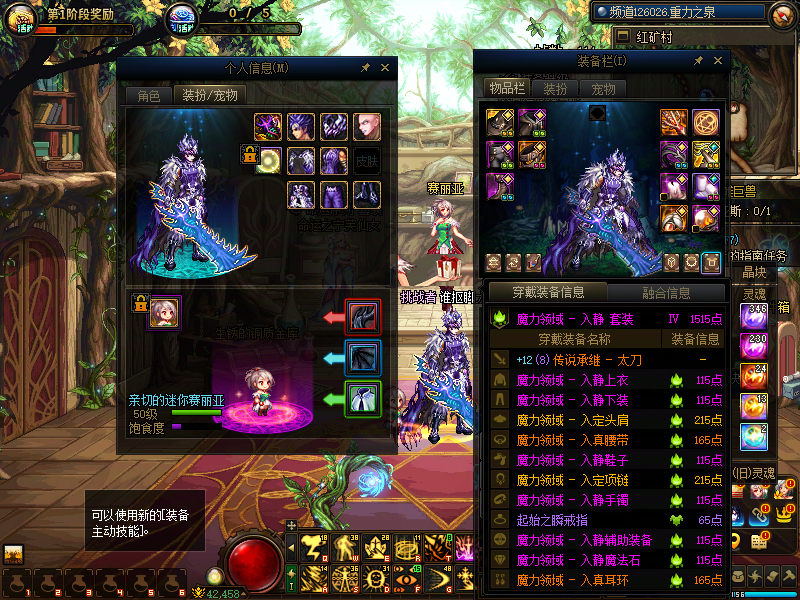Screen dimensions: 800x600
Task: Switch to the 角色 character tab
Action: [x=148, y=96]
